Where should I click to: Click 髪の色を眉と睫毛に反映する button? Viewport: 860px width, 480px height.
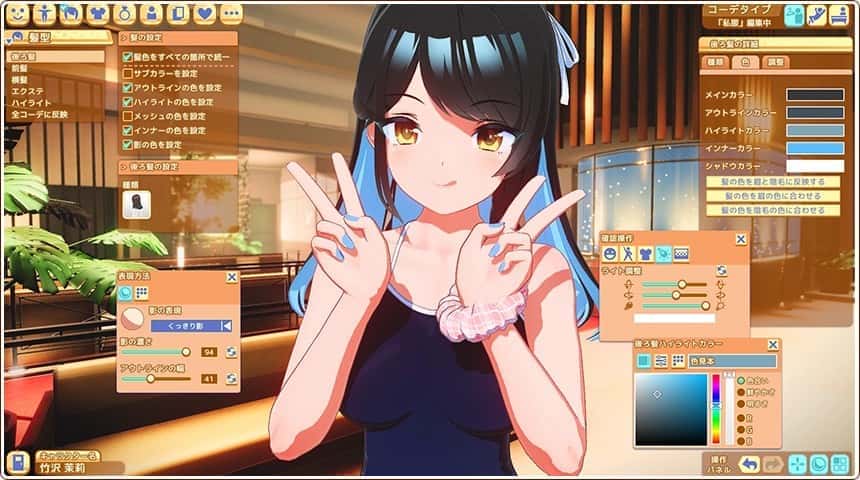[x=773, y=182]
